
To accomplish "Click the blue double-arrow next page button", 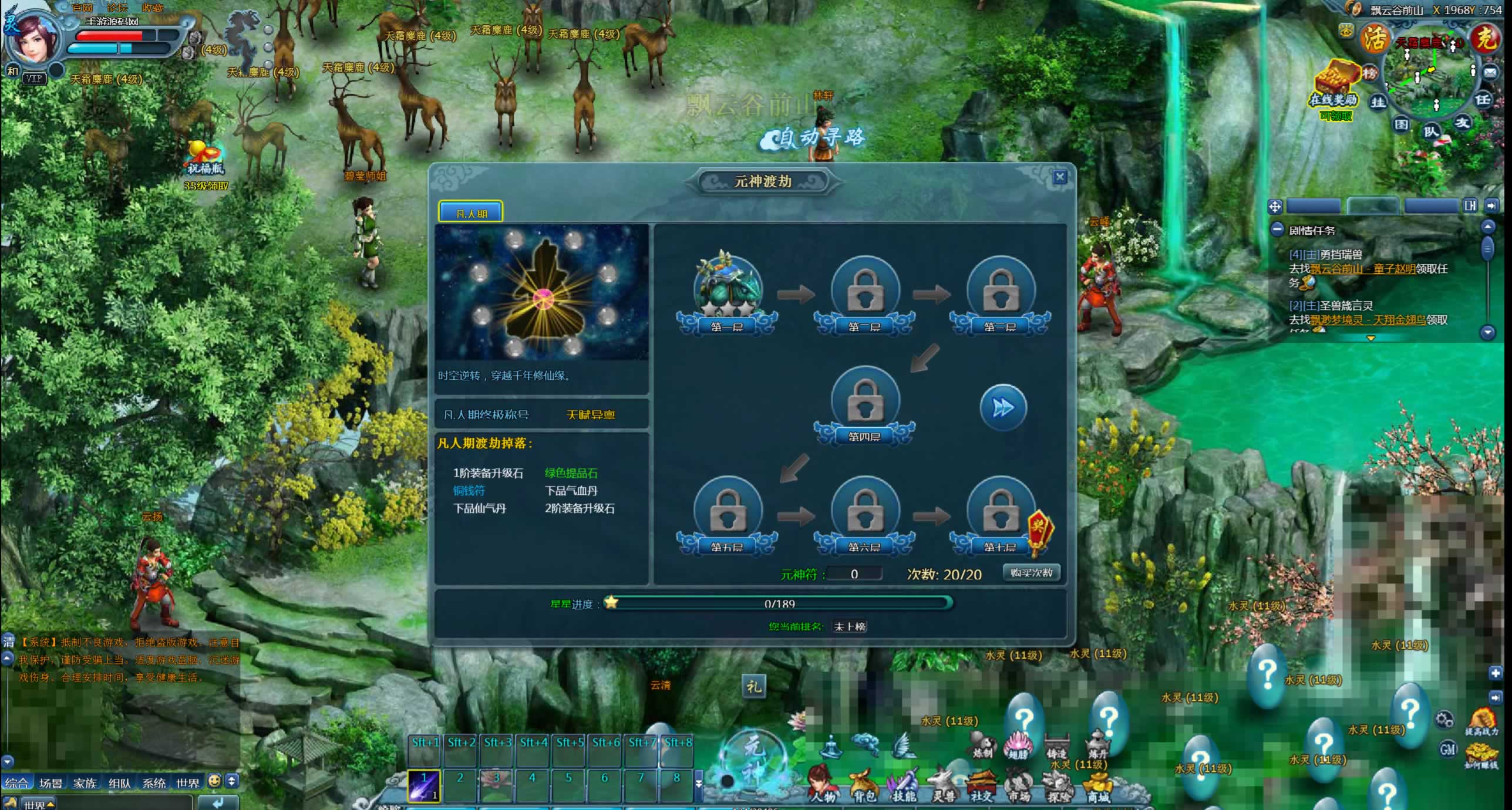I will click(x=1003, y=407).
